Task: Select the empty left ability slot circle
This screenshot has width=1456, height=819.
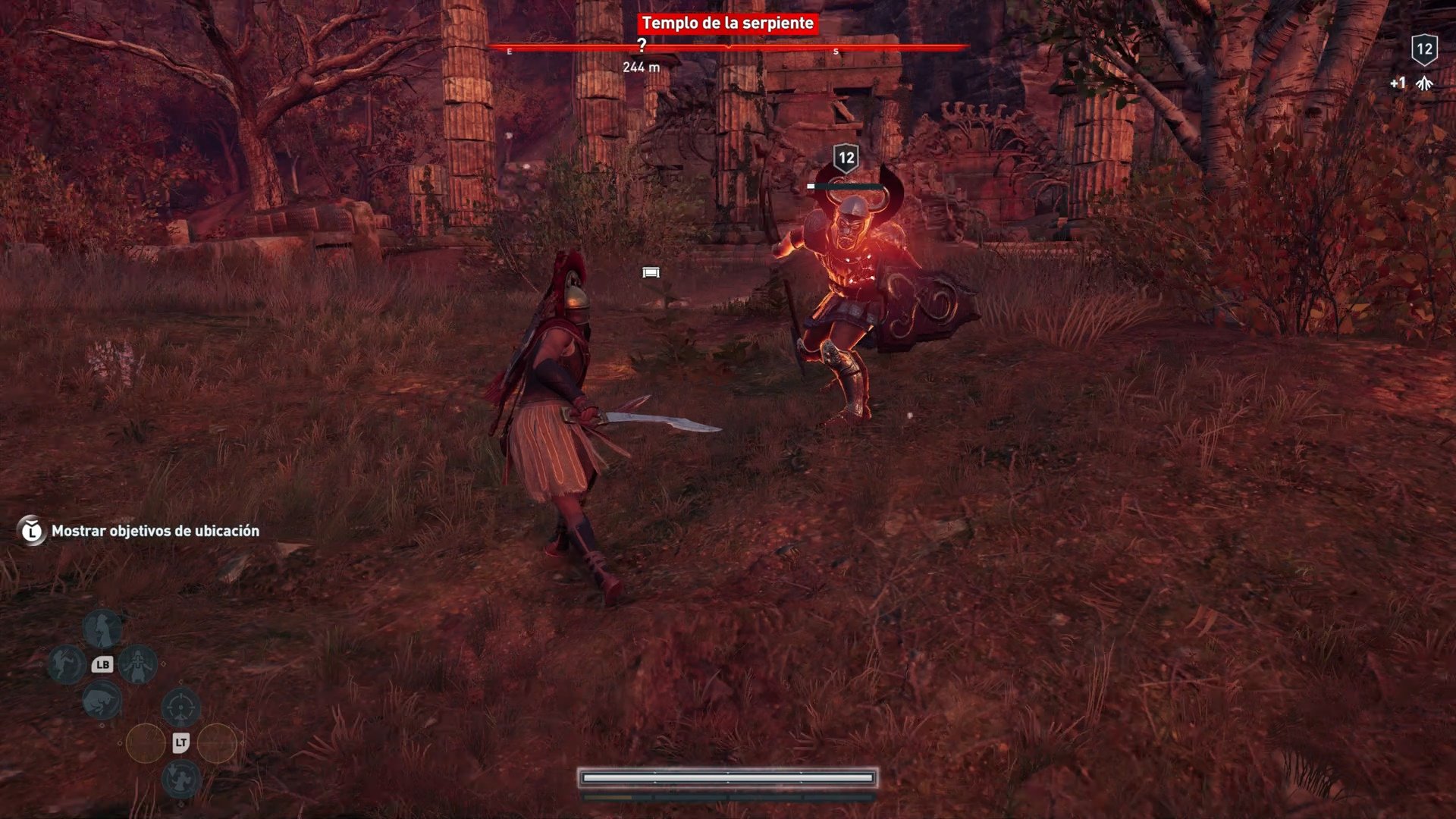Action: [x=146, y=744]
